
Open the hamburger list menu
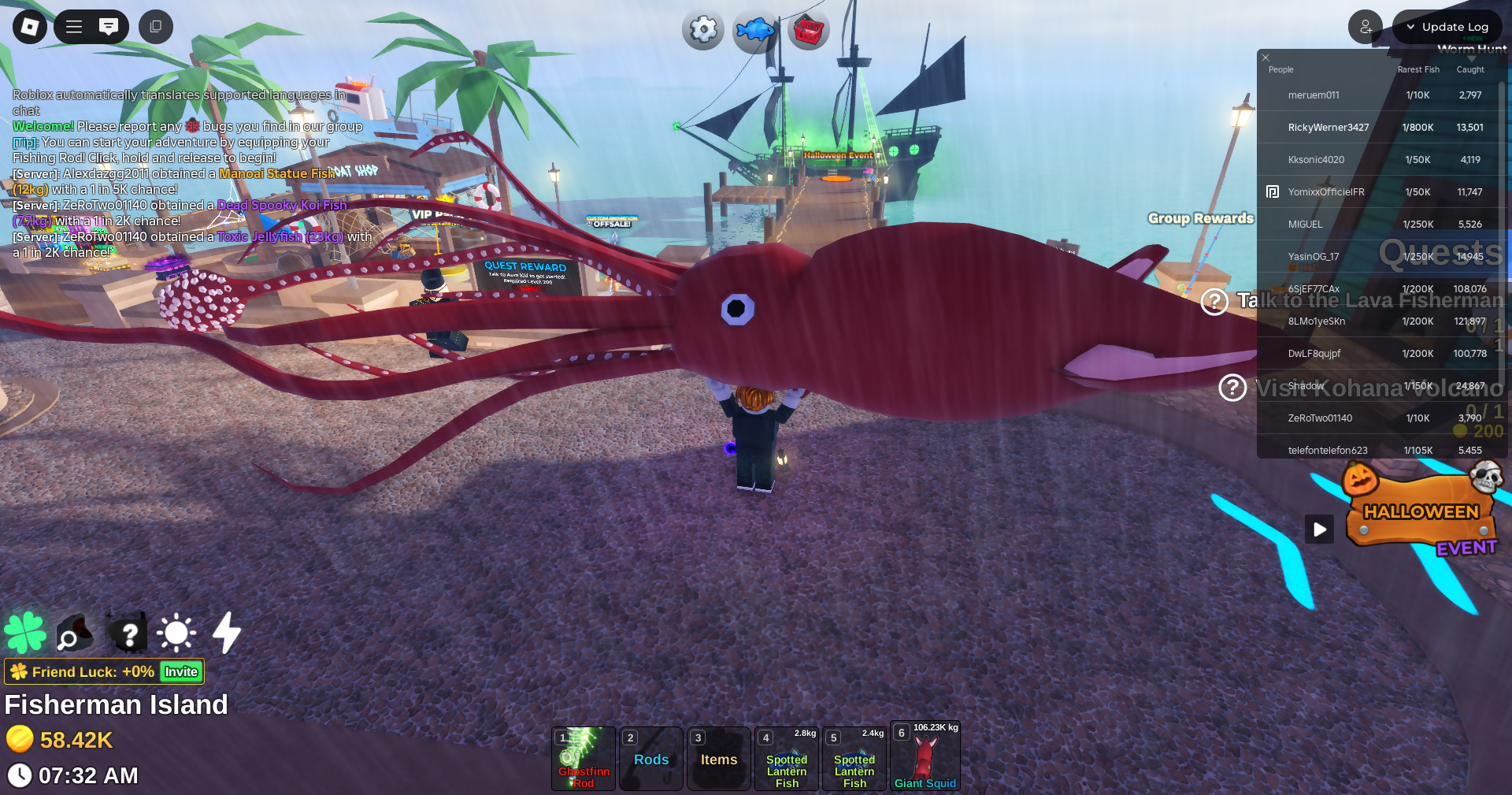[74, 27]
